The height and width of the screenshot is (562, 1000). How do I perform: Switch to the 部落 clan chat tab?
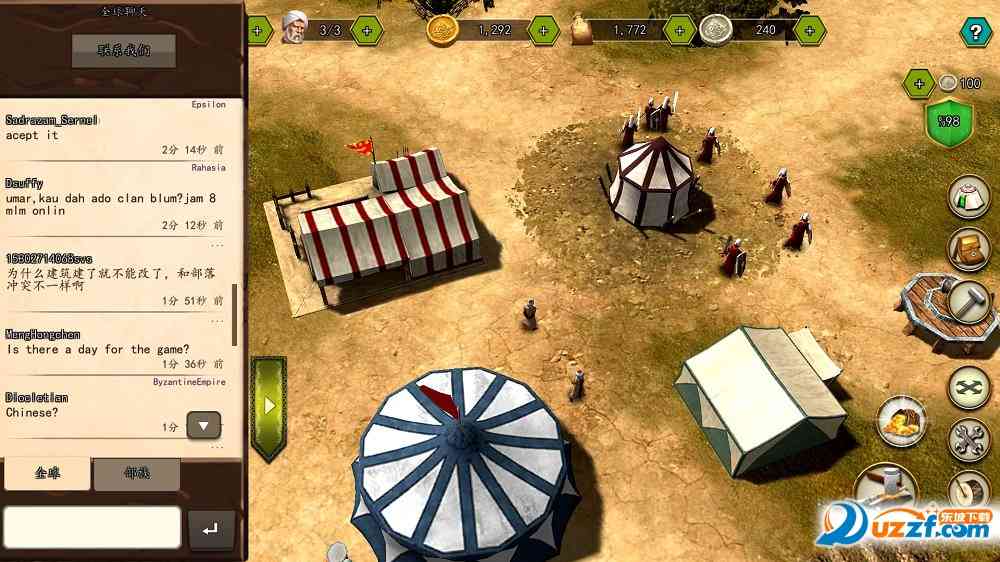137,475
